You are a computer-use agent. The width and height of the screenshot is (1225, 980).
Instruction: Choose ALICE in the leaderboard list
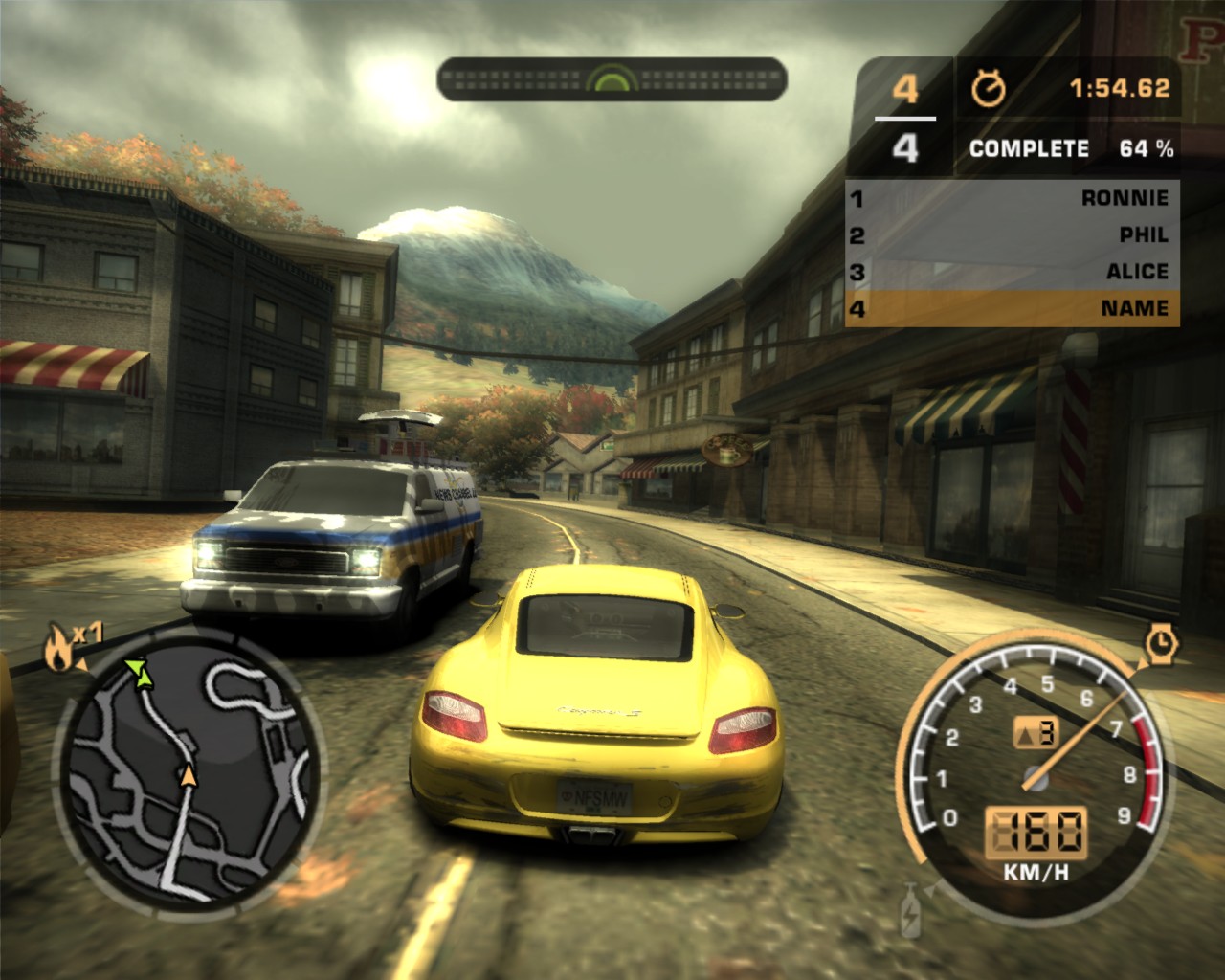pos(1012,272)
